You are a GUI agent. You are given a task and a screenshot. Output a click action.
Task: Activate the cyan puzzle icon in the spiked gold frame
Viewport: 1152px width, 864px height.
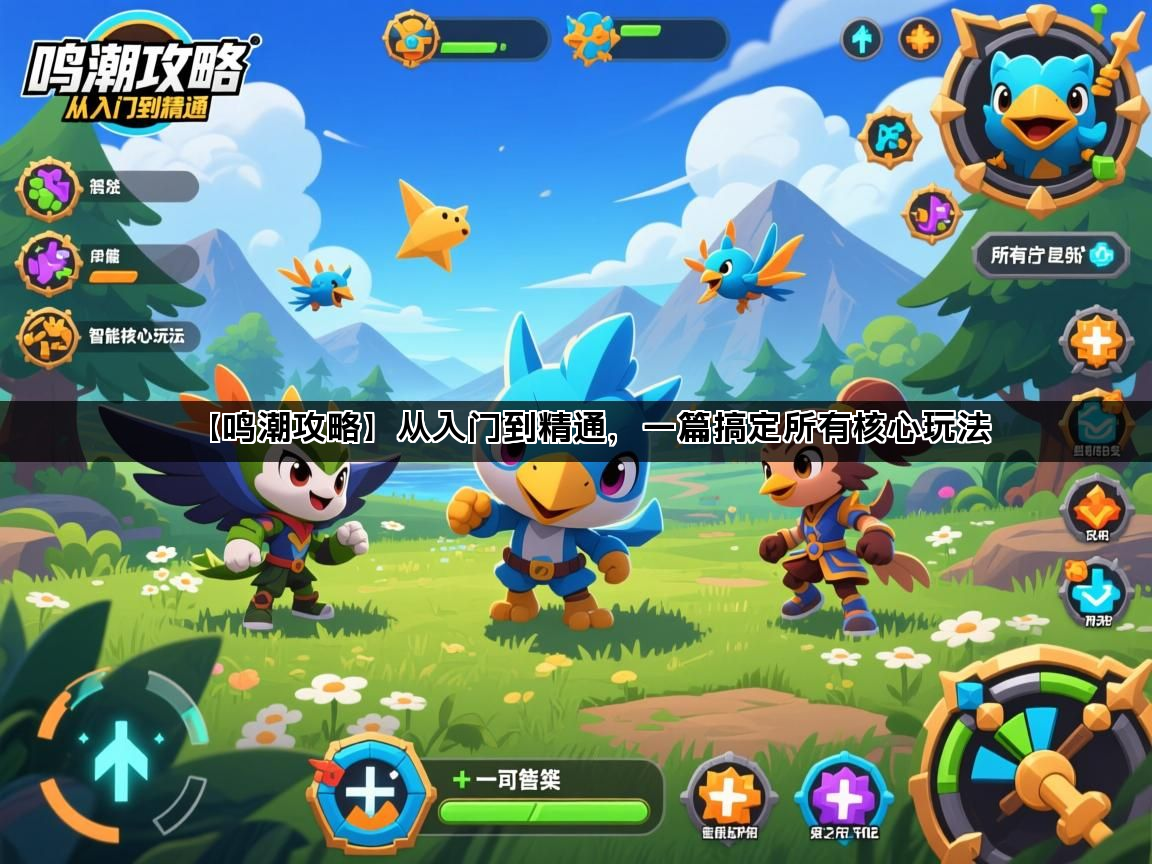click(x=889, y=138)
